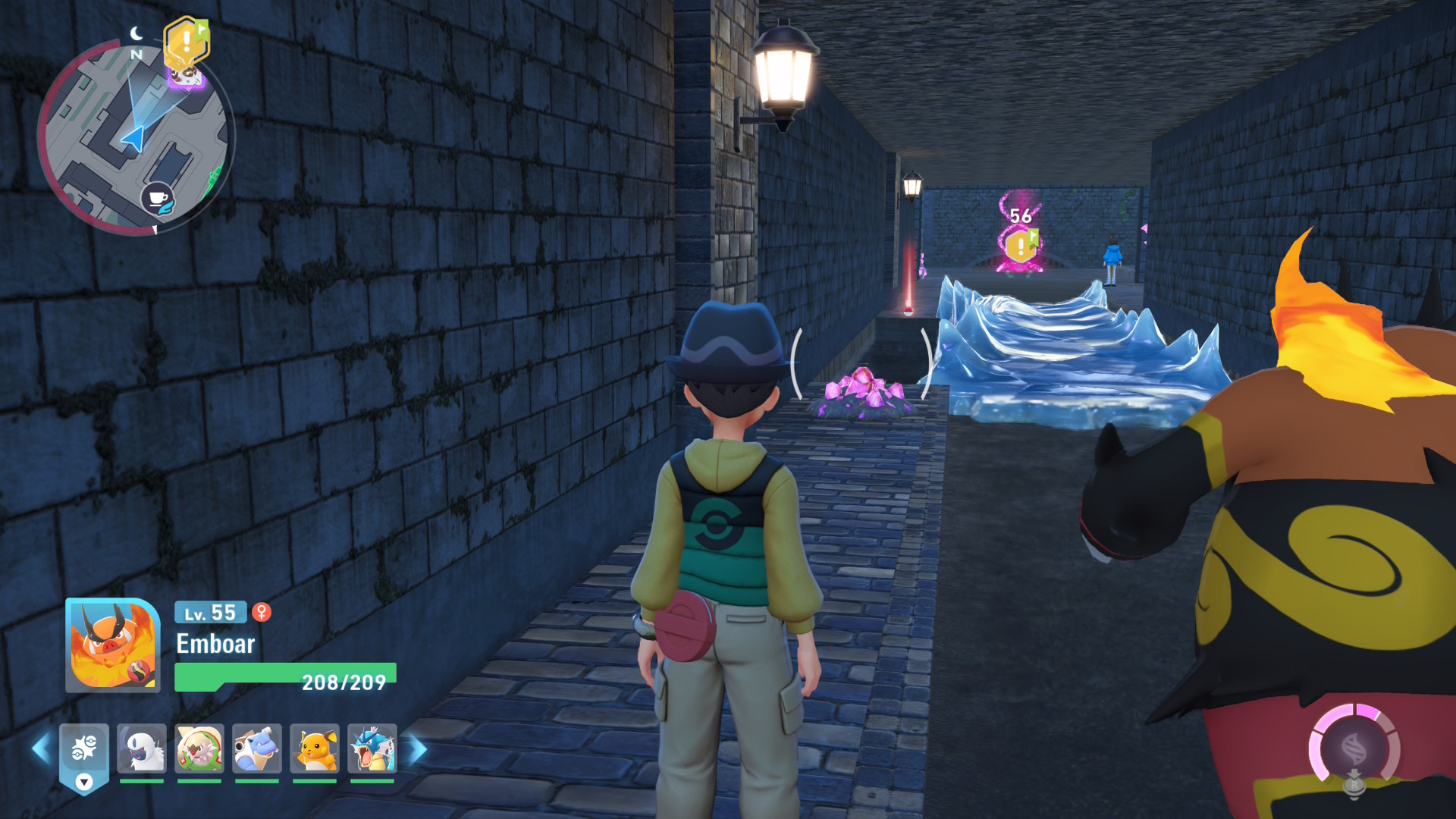The width and height of the screenshot is (1456, 819).
Task: Activate the Mega Evolution gauge icon
Action: (1354, 748)
